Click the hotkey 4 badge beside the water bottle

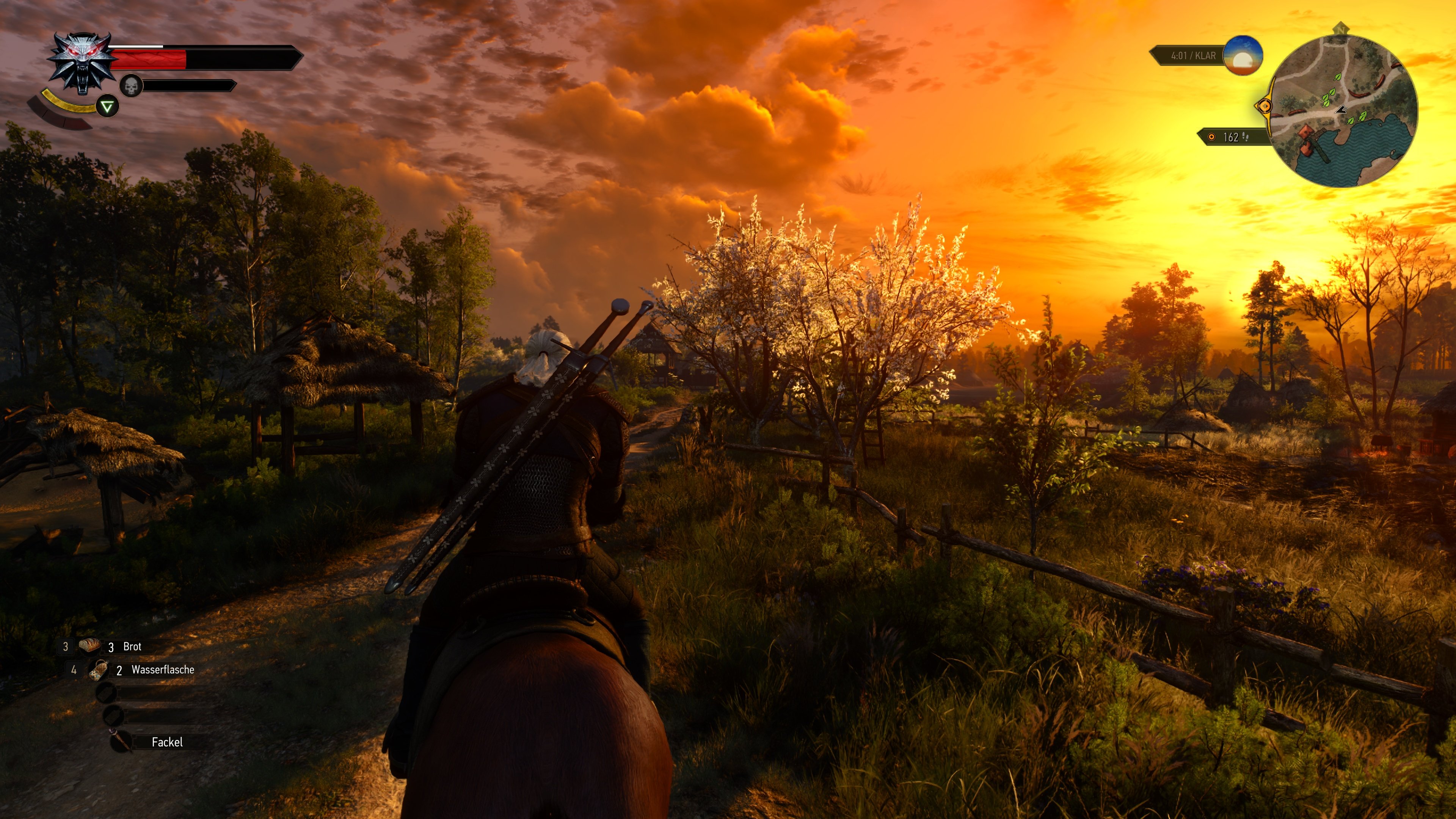(x=74, y=670)
